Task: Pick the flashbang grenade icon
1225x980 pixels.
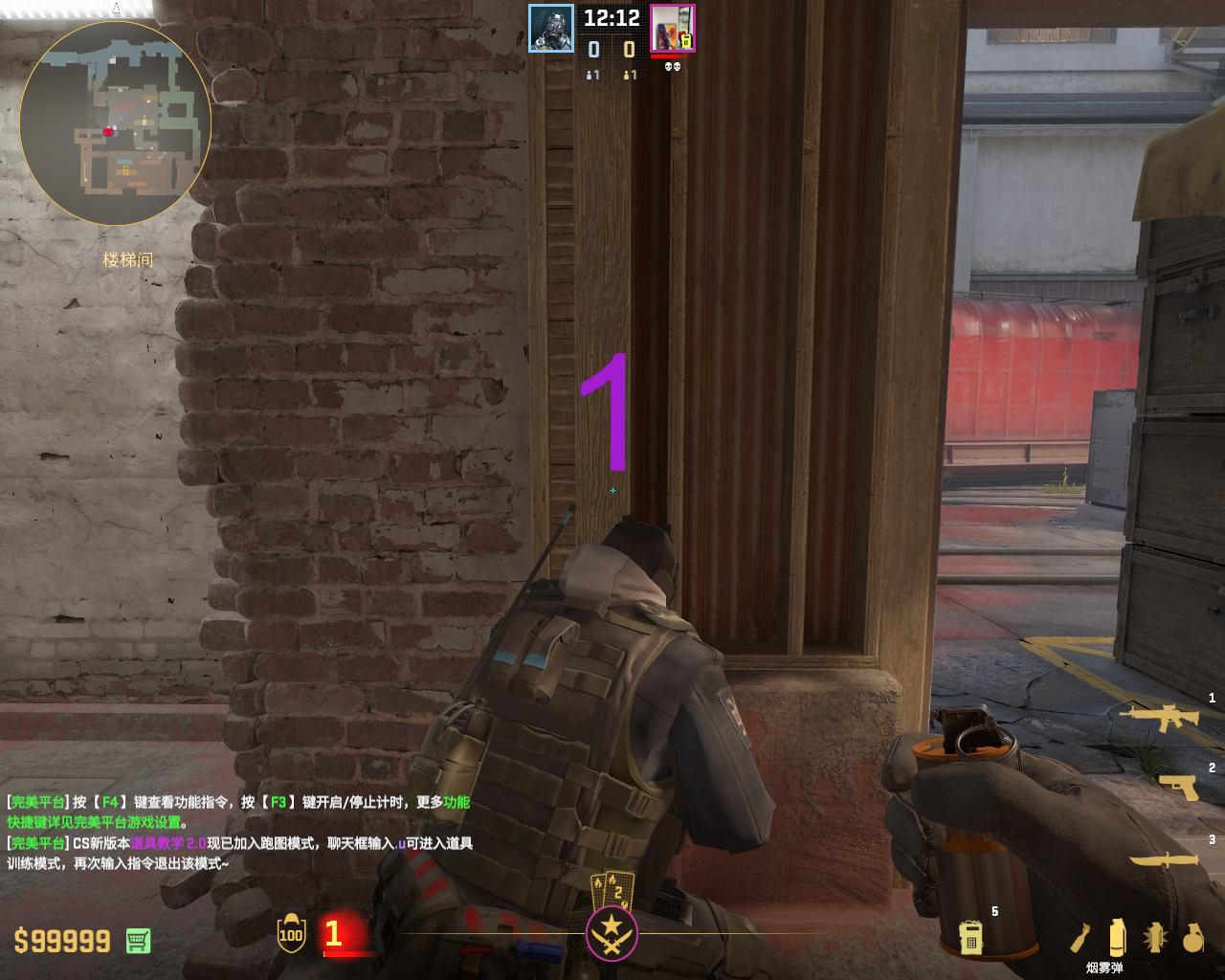Action: 1155,938
